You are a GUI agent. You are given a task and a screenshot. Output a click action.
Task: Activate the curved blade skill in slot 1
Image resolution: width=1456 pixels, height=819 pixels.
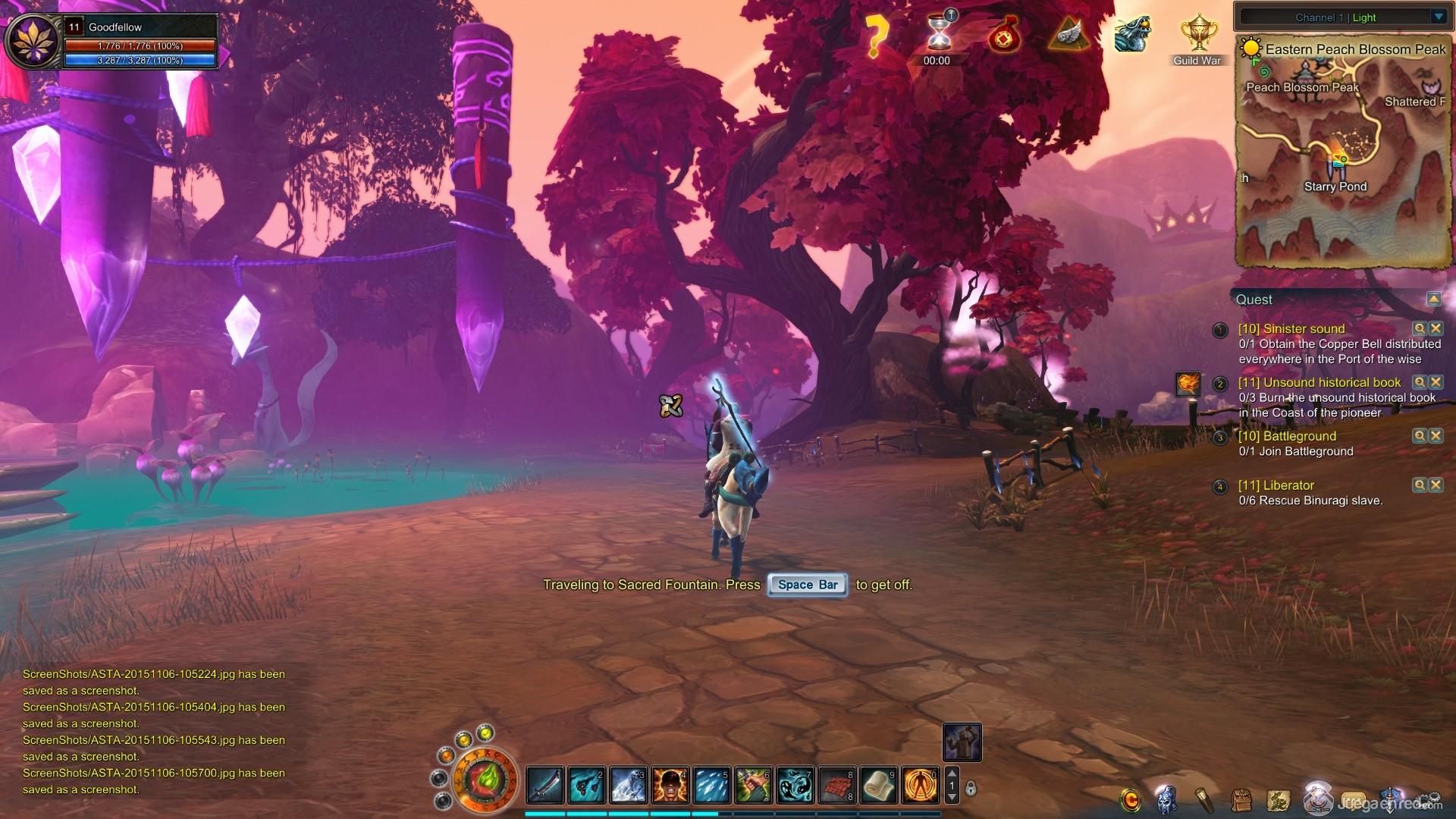(x=545, y=785)
